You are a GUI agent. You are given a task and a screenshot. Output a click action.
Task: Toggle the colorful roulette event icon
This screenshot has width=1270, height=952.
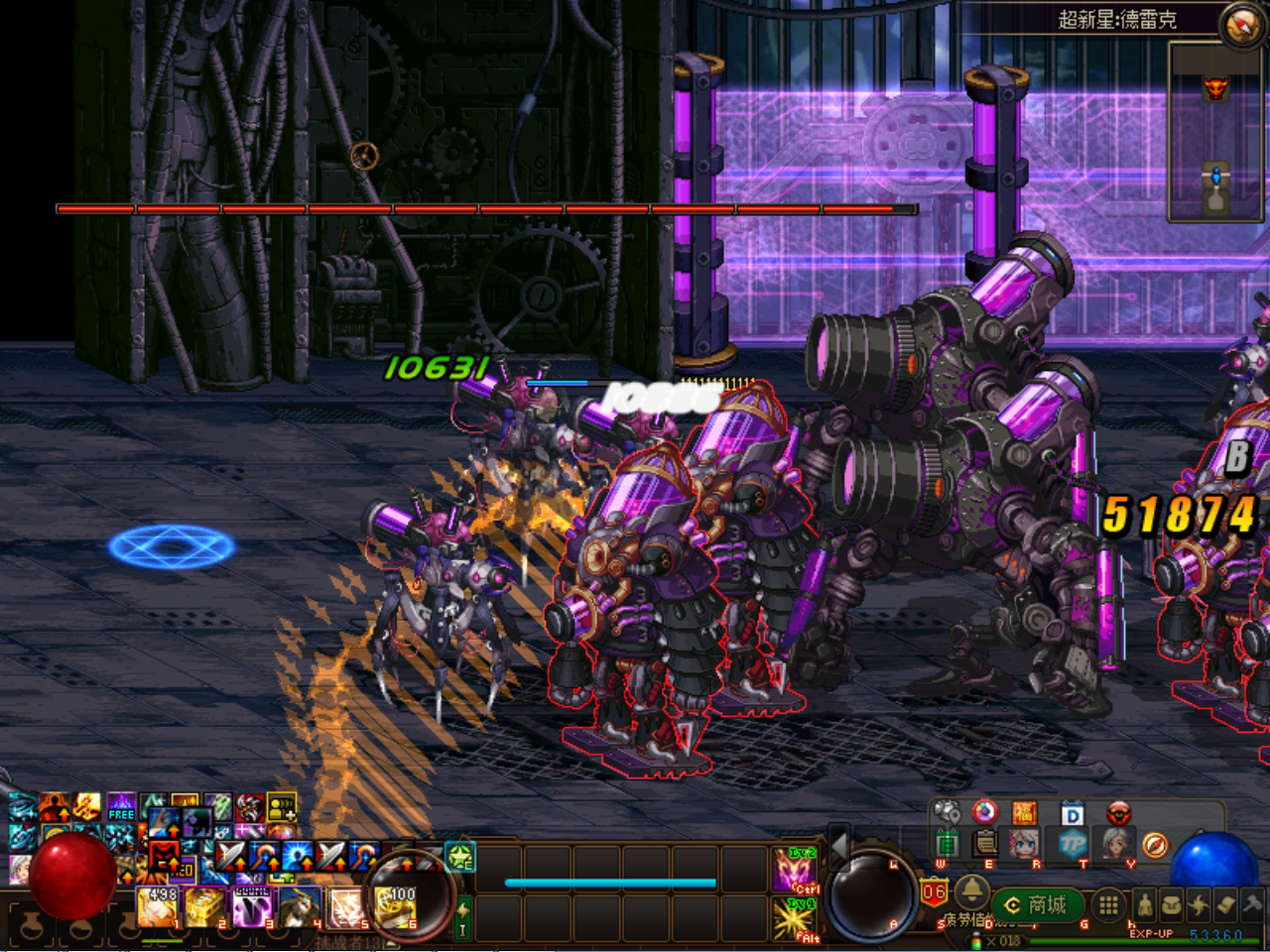[x=984, y=813]
